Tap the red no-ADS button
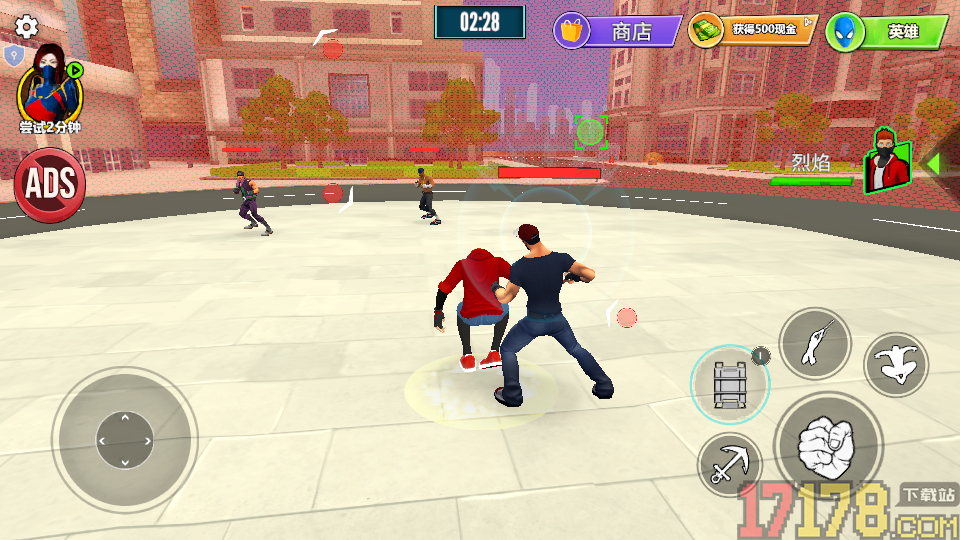This screenshot has height=540, width=960. pyautogui.click(x=49, y=184)
